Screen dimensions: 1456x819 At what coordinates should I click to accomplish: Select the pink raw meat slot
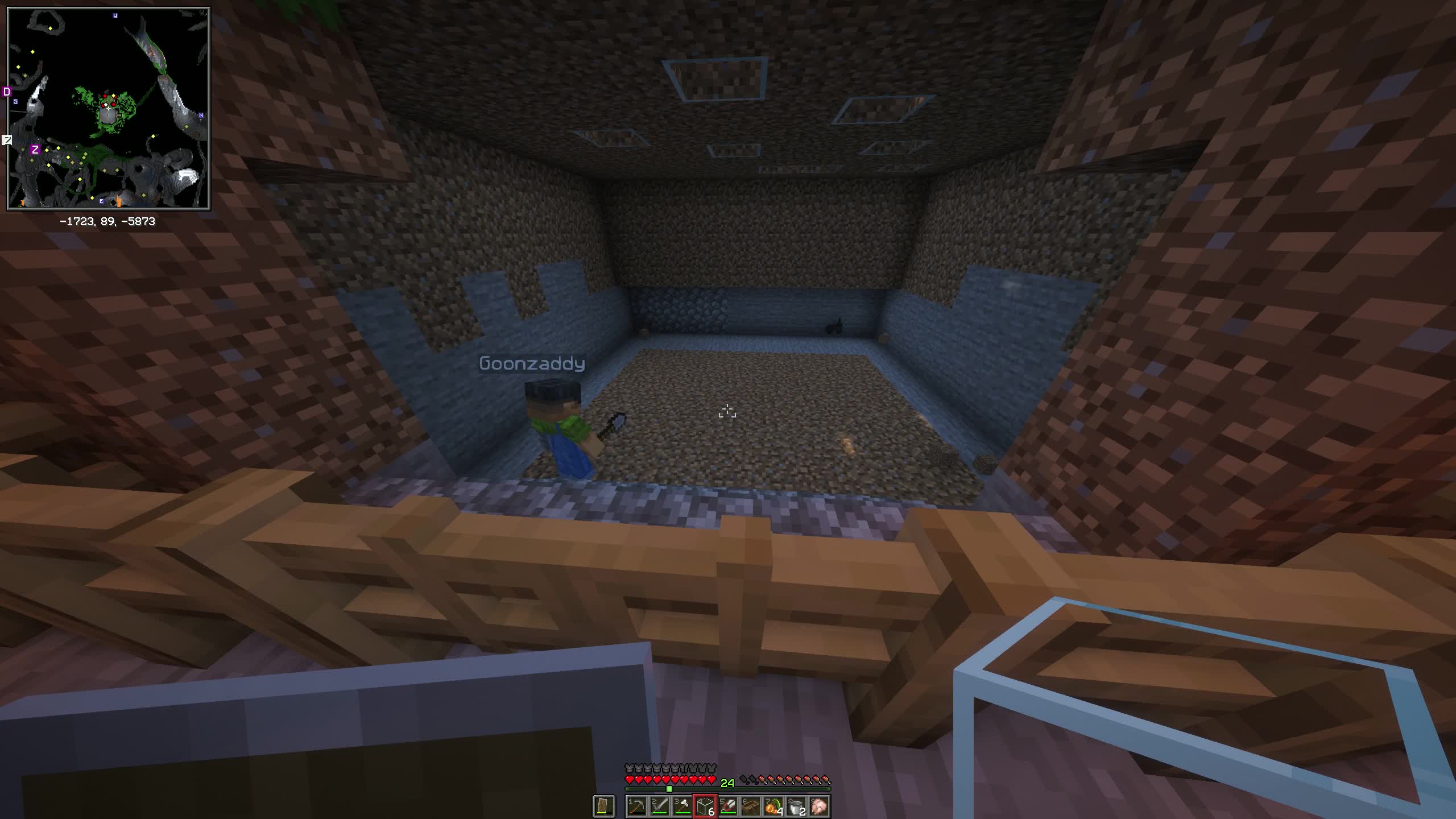pyautogui.click(x=819, y=806)
